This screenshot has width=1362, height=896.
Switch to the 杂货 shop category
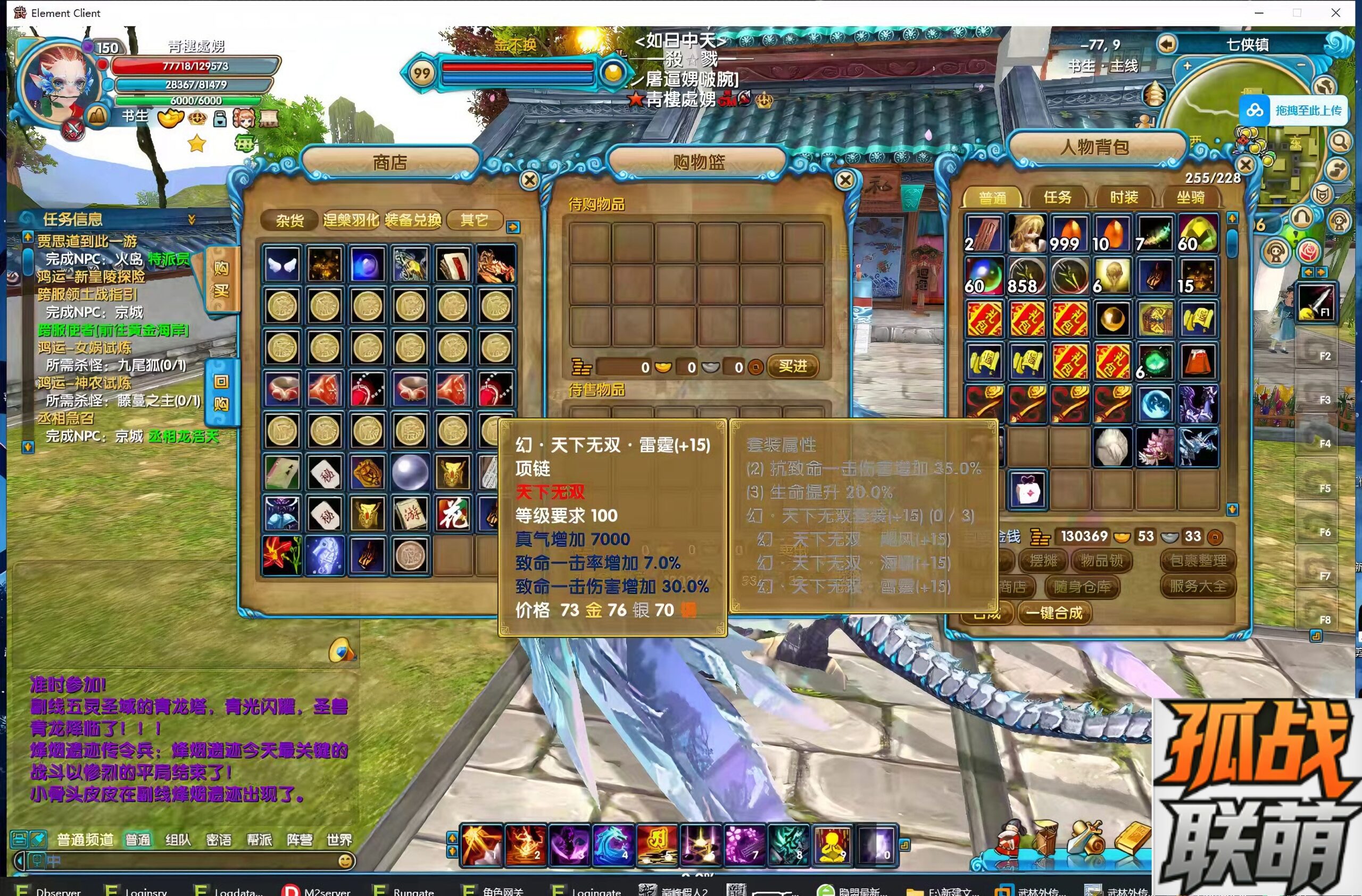289,220
